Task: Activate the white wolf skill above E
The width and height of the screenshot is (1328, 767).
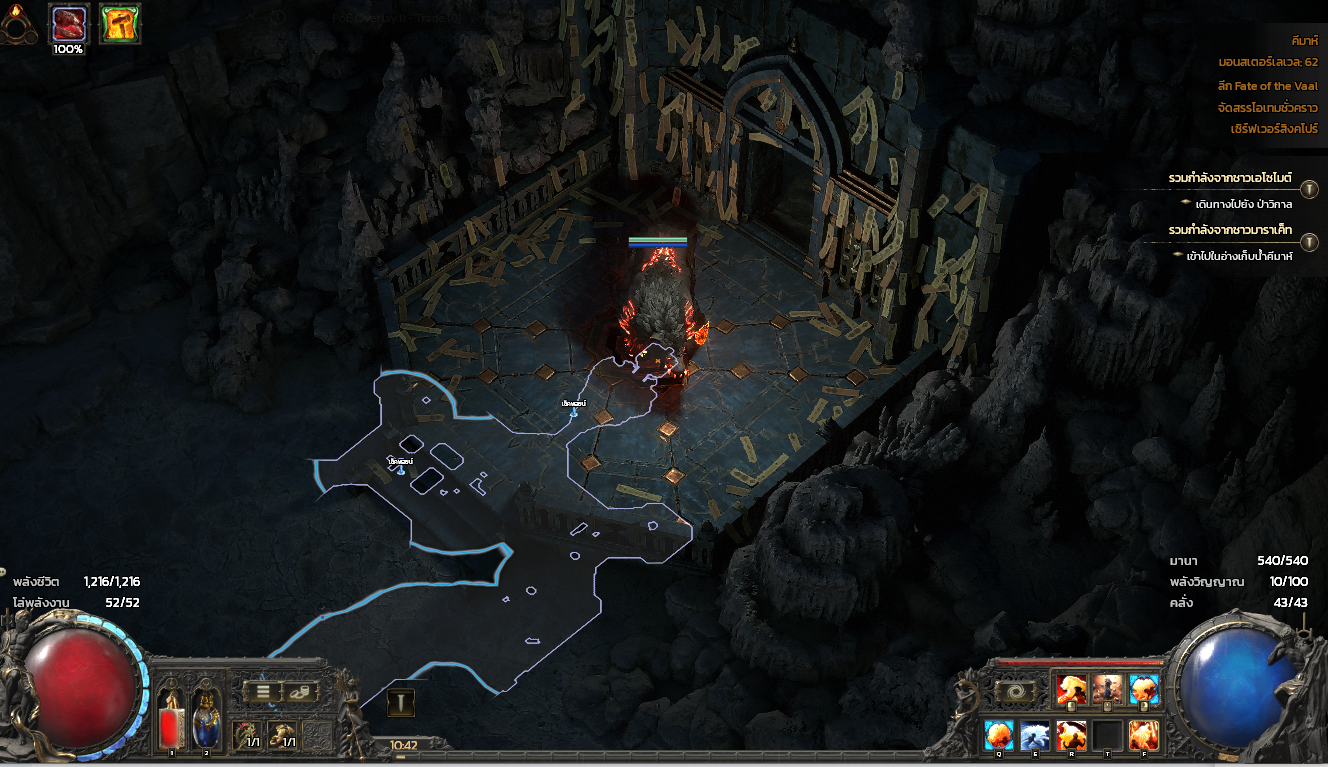Action: click(x=1035, y=735)
